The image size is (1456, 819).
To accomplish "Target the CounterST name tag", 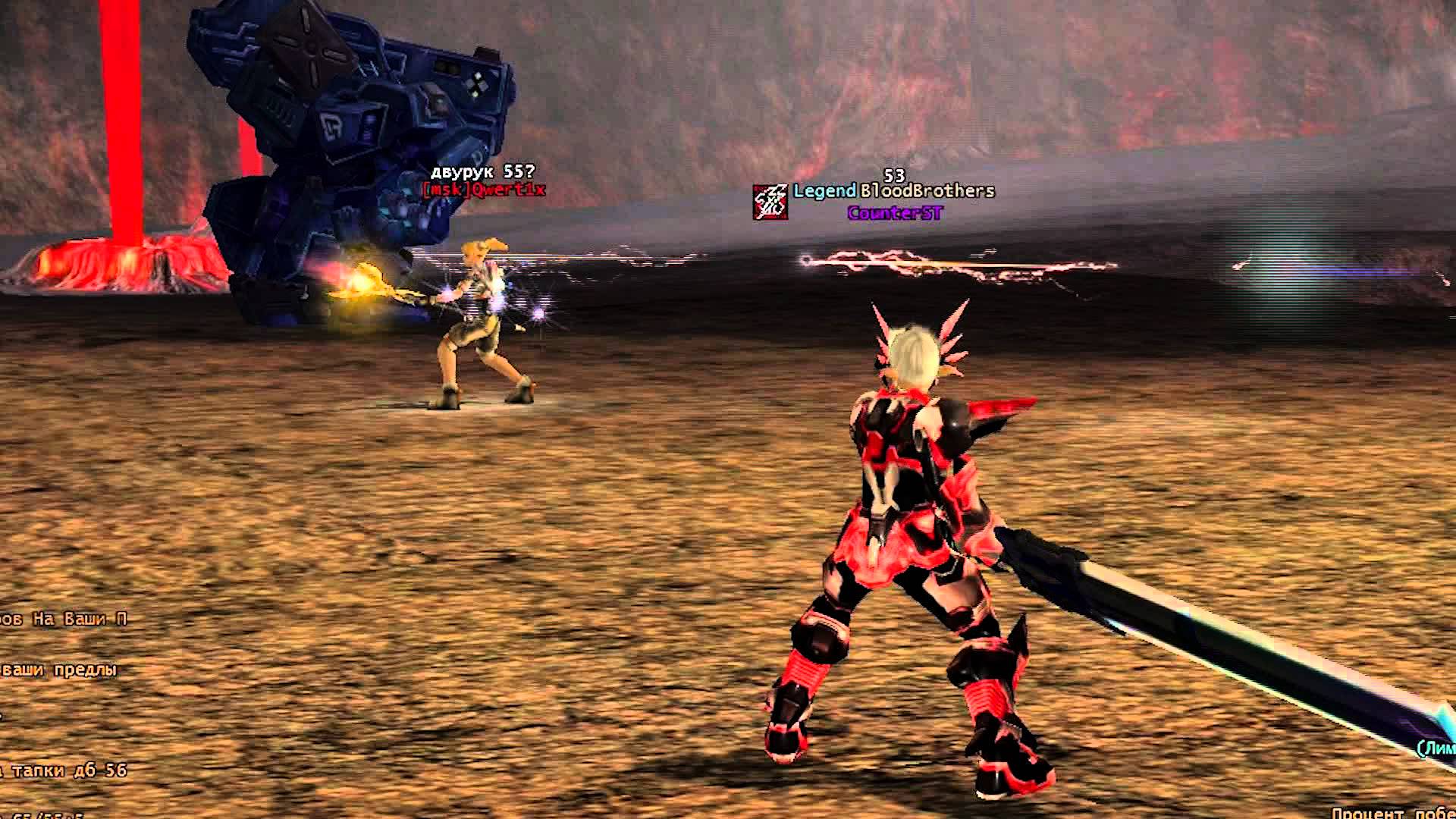I will (895, 213).
